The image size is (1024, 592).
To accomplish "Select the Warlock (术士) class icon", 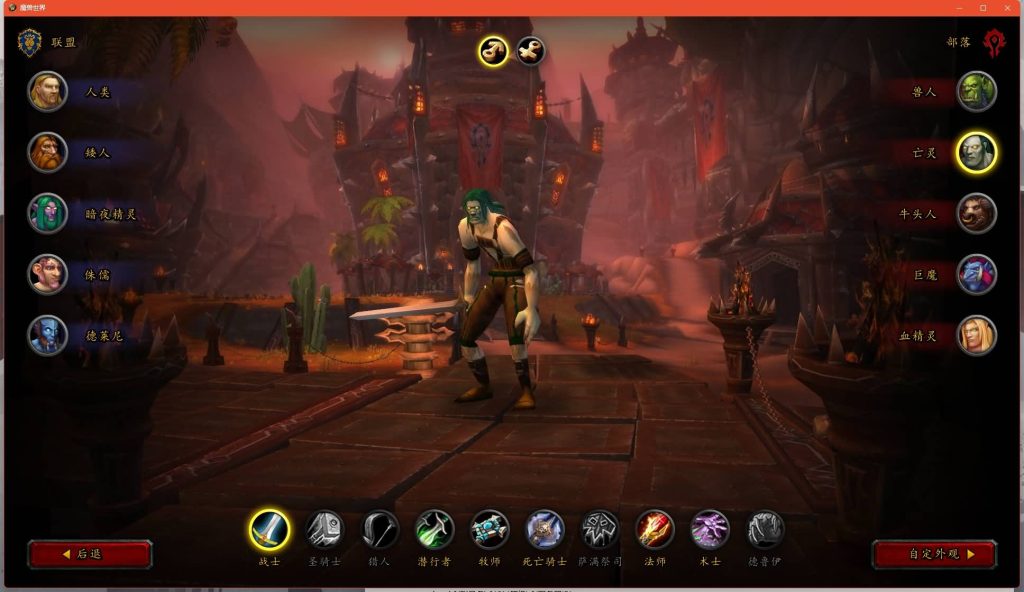I will coord(710,529).
